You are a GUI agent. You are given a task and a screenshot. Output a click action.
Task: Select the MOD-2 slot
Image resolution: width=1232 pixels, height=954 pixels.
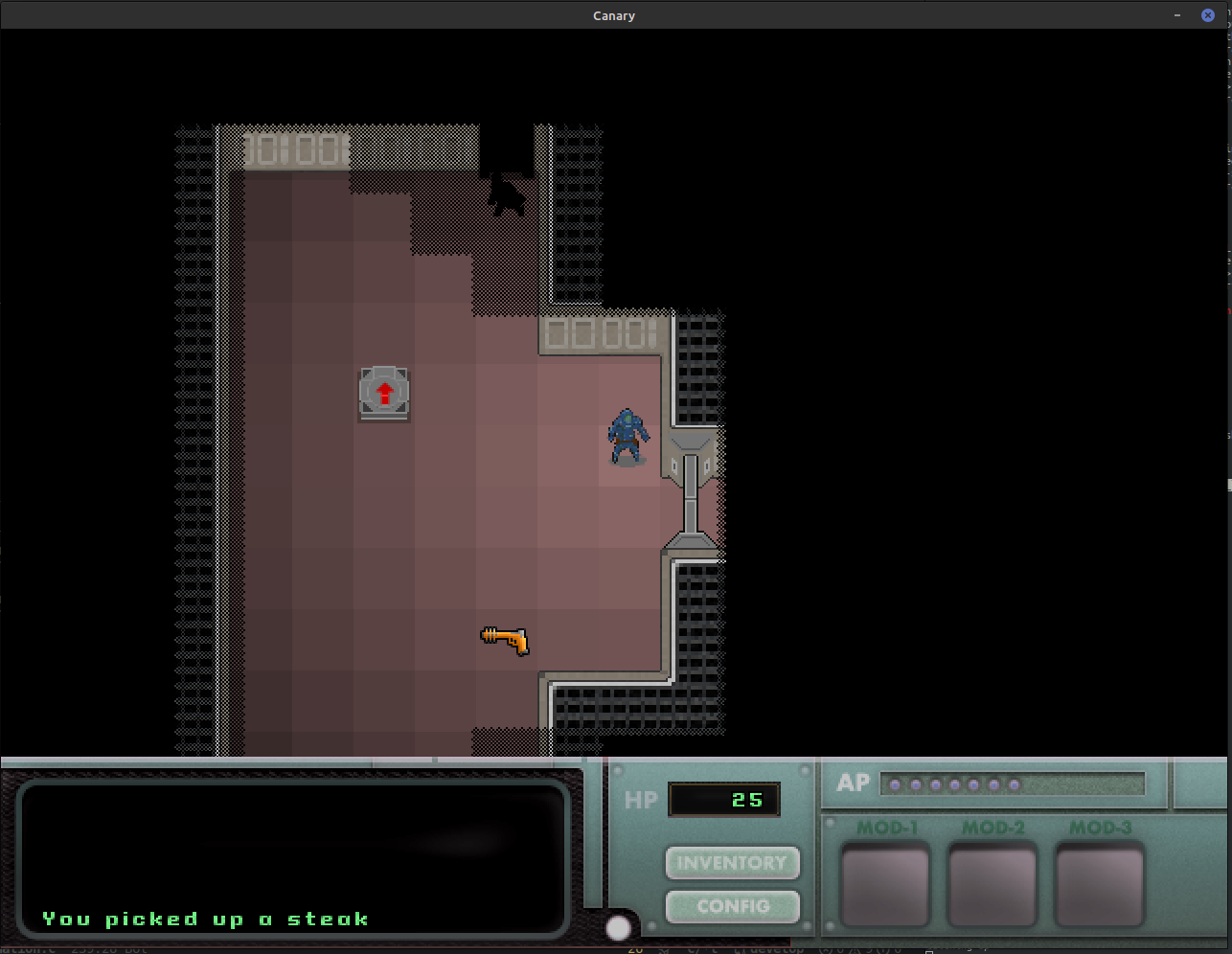(992, 885)
